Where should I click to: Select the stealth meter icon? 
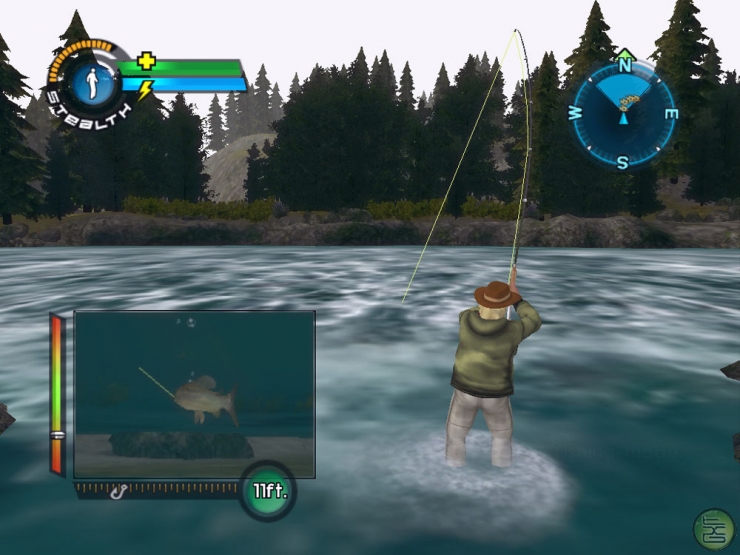pos(88,80)
